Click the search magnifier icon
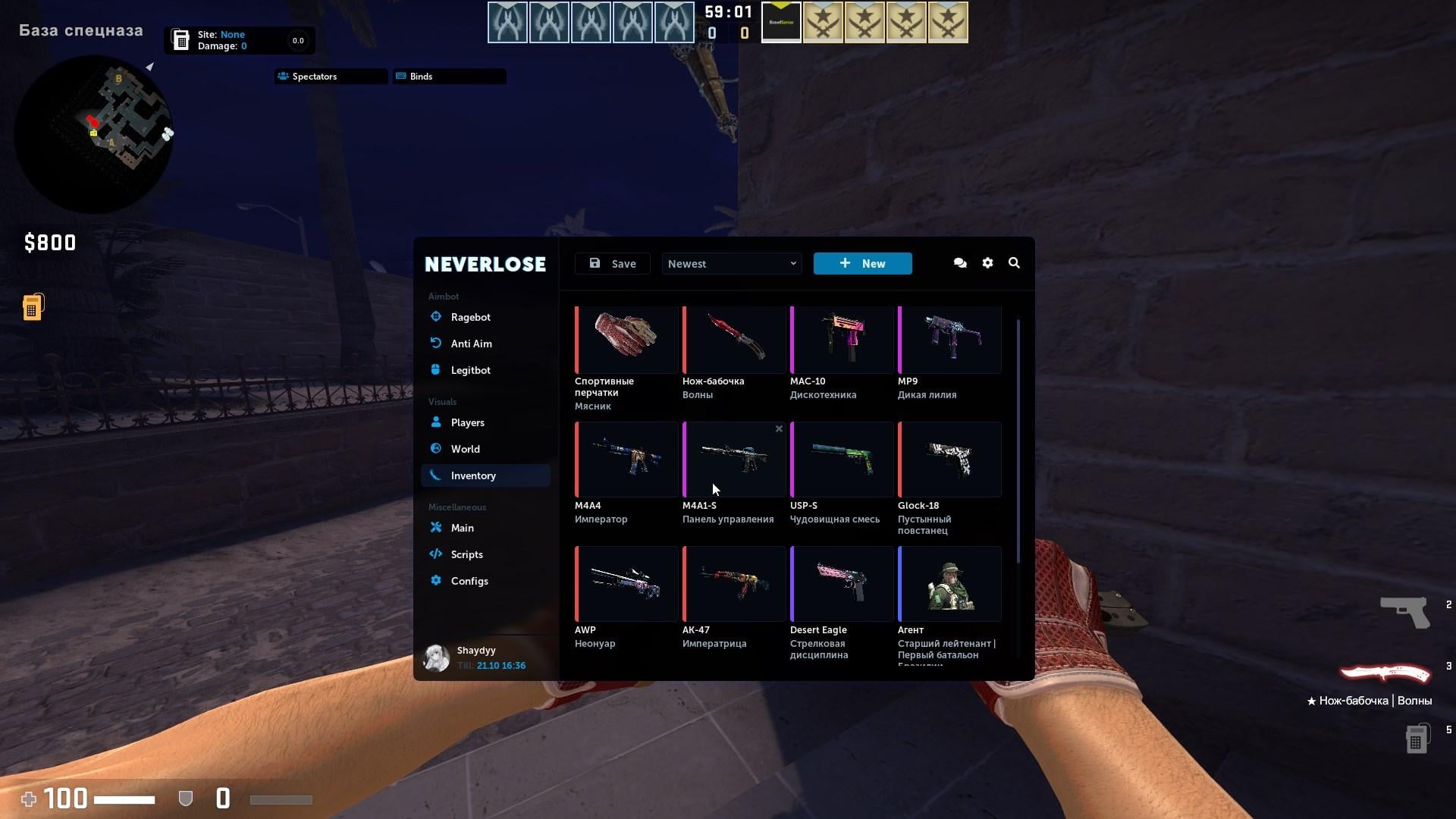The image size is (1456, 819). [x=1015, y=263]
